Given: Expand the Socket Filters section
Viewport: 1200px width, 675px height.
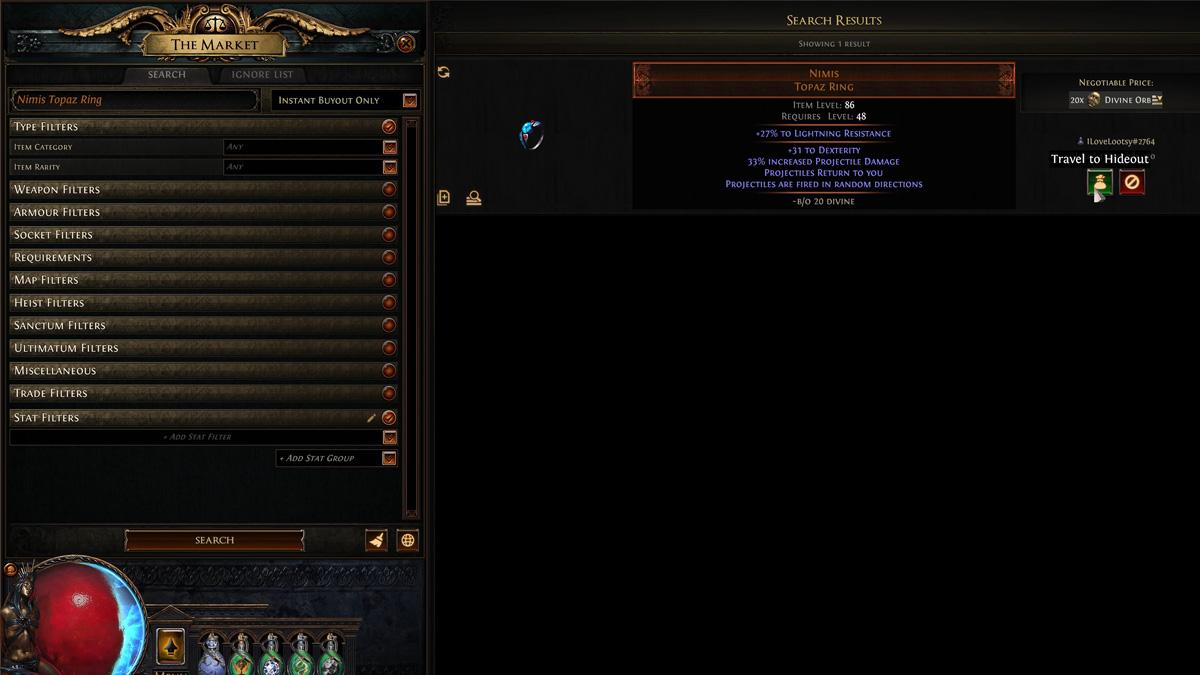Looking at the screenshot, I should [389, 235].
